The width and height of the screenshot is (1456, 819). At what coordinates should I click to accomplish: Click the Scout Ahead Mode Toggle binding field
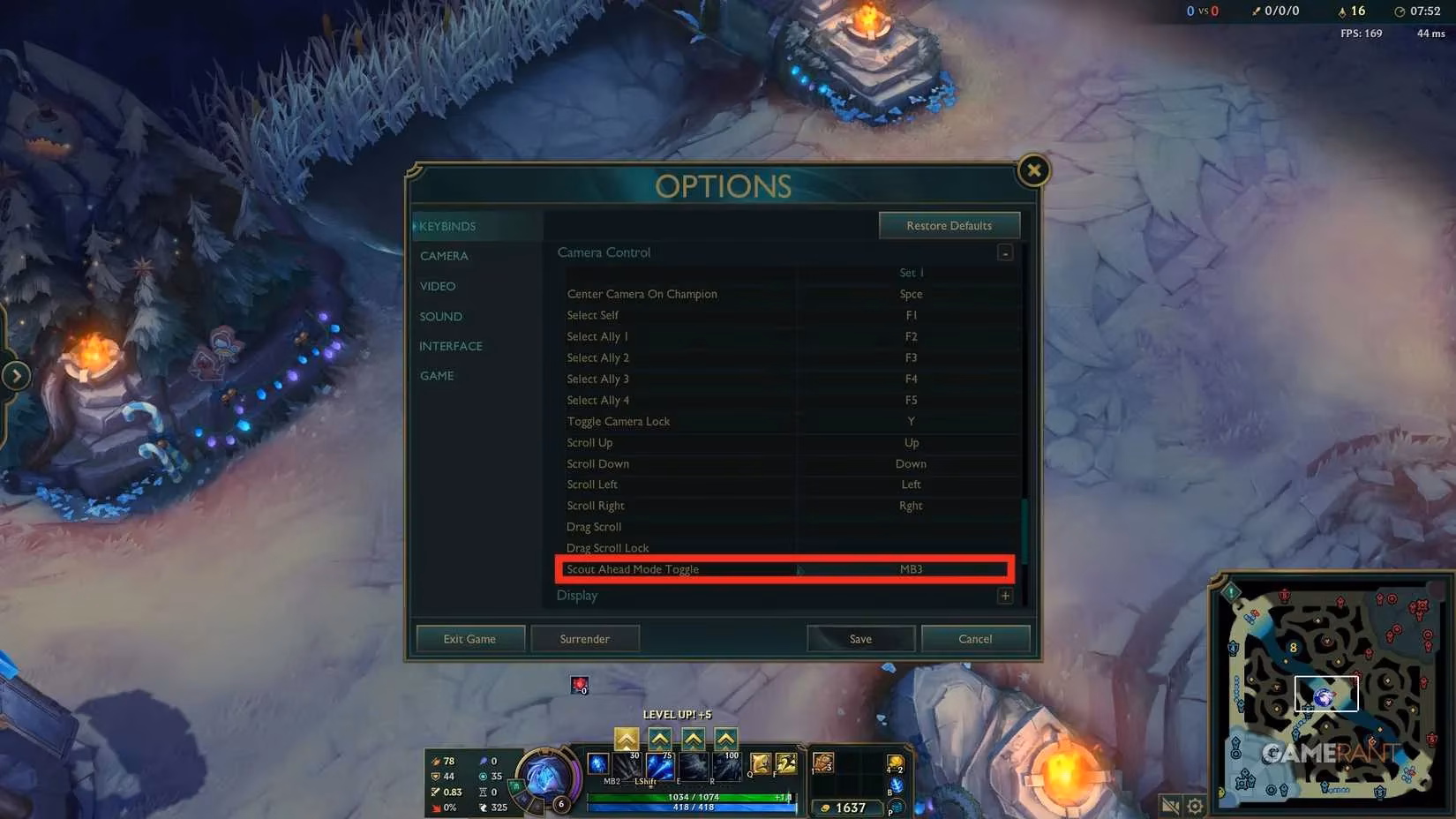[910, 569]
